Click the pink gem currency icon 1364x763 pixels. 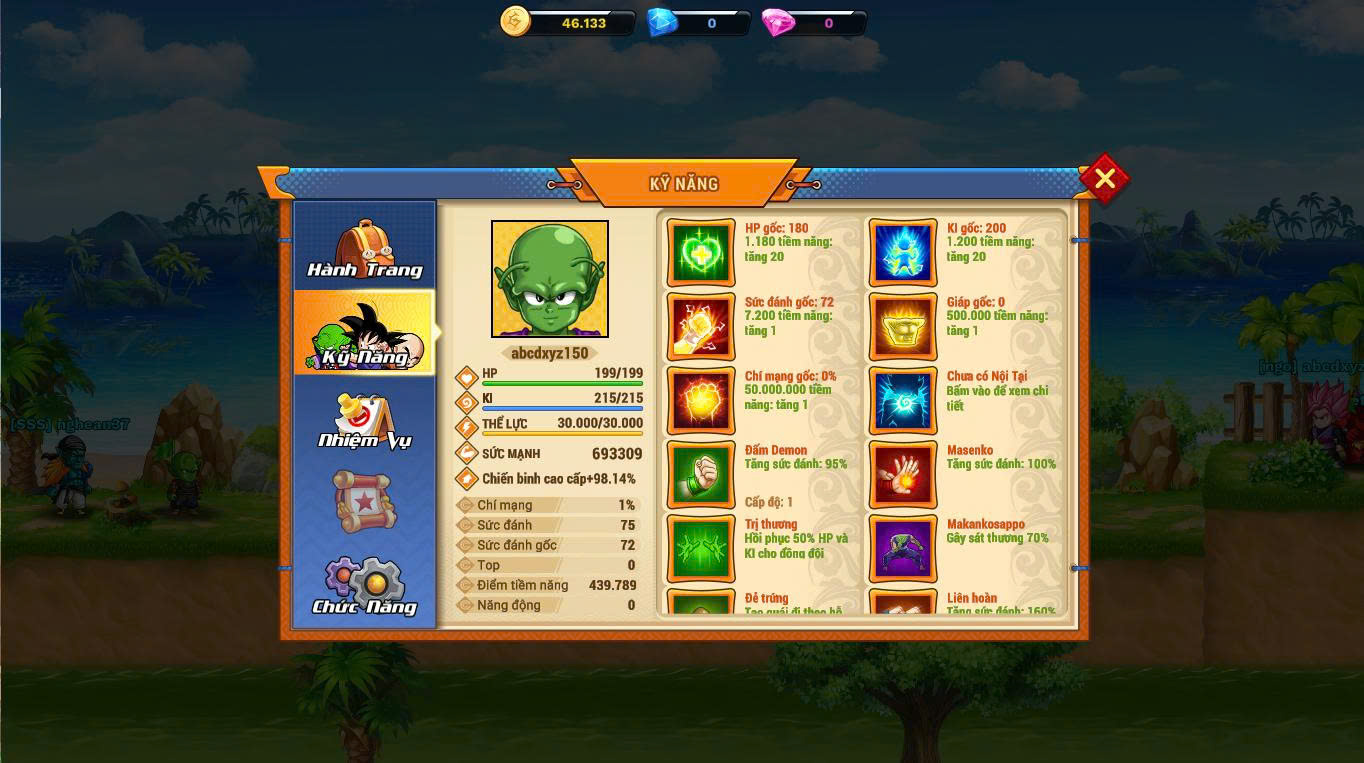(778, 22)
